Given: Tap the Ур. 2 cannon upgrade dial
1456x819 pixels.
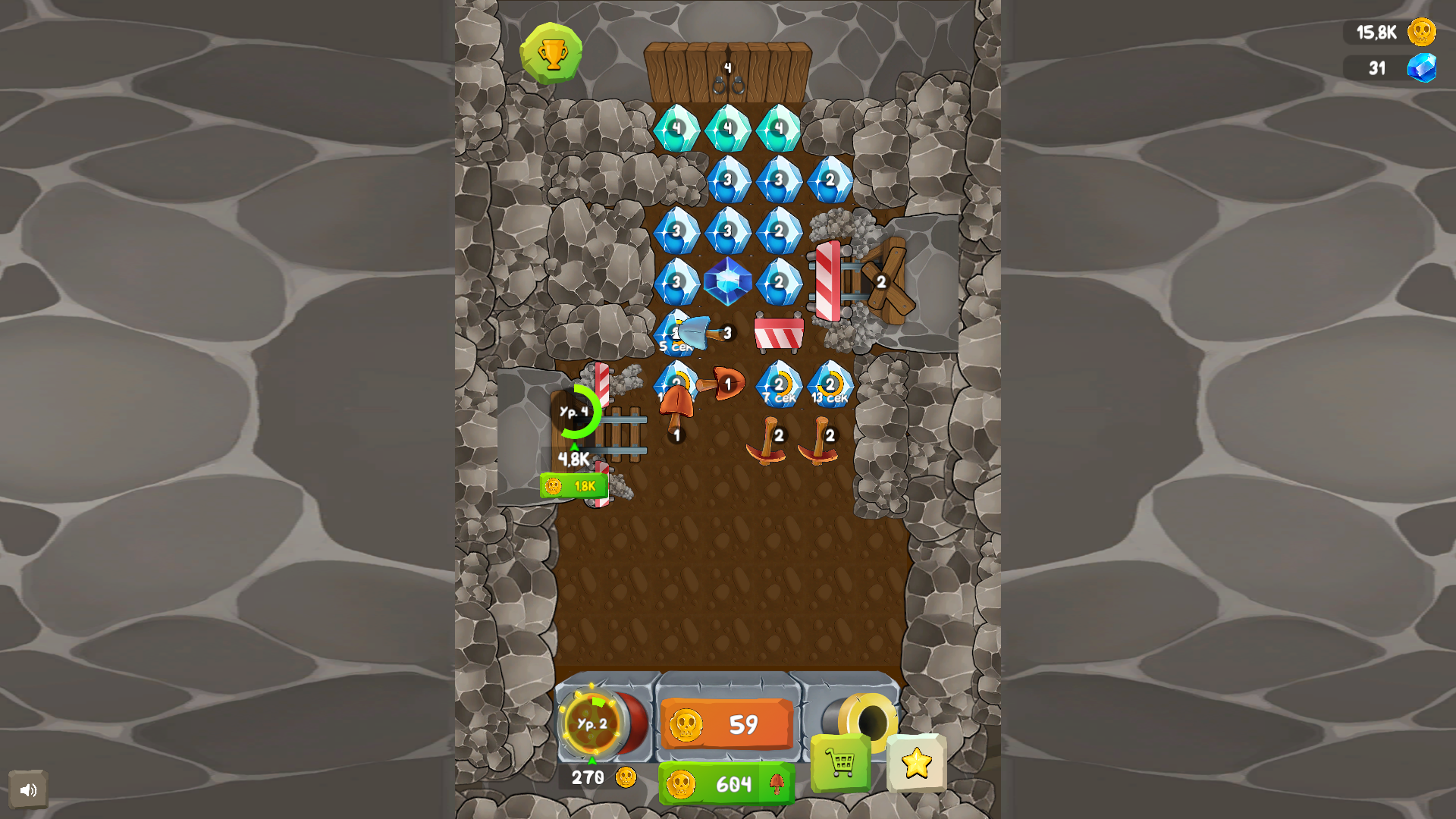Looking at the screenshot, I should (x=589, y=724).
